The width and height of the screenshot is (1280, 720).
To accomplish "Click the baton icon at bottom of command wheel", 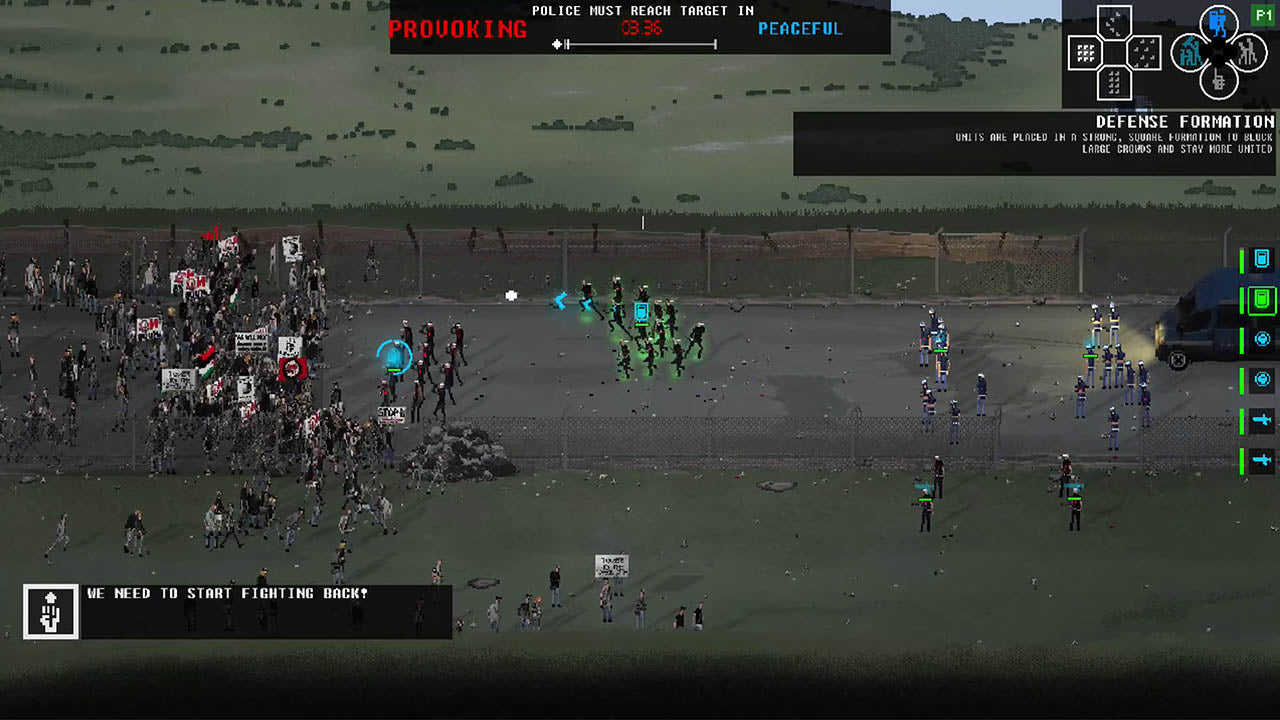I will coord(1218,82).
